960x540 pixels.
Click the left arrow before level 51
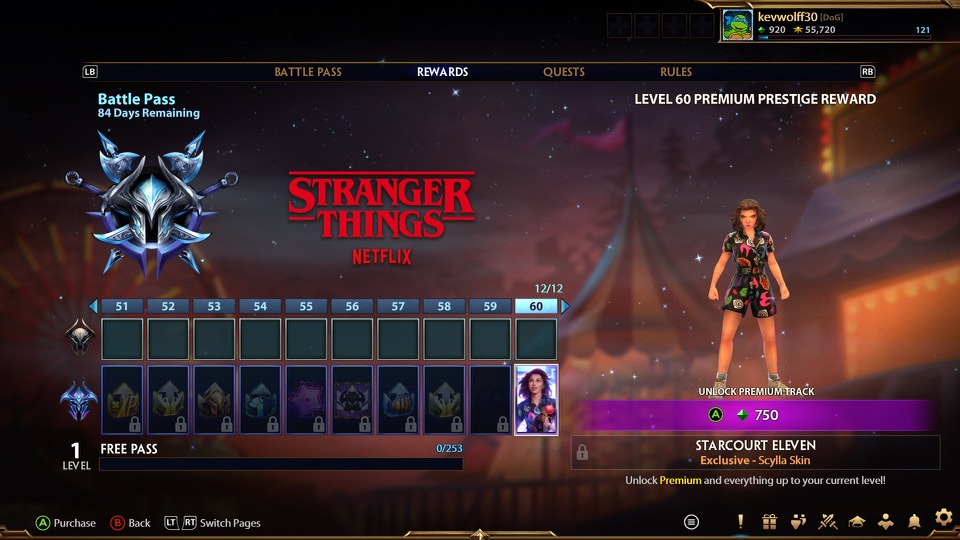pyautogui.click(x=93, y=306)
